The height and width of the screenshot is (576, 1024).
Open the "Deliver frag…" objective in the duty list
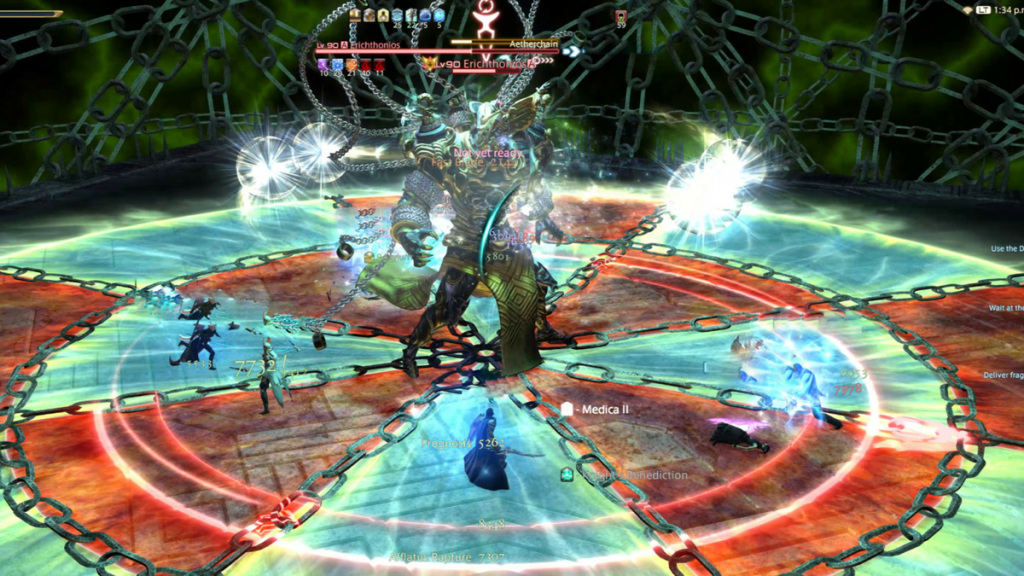click(x=1005, y=375)
